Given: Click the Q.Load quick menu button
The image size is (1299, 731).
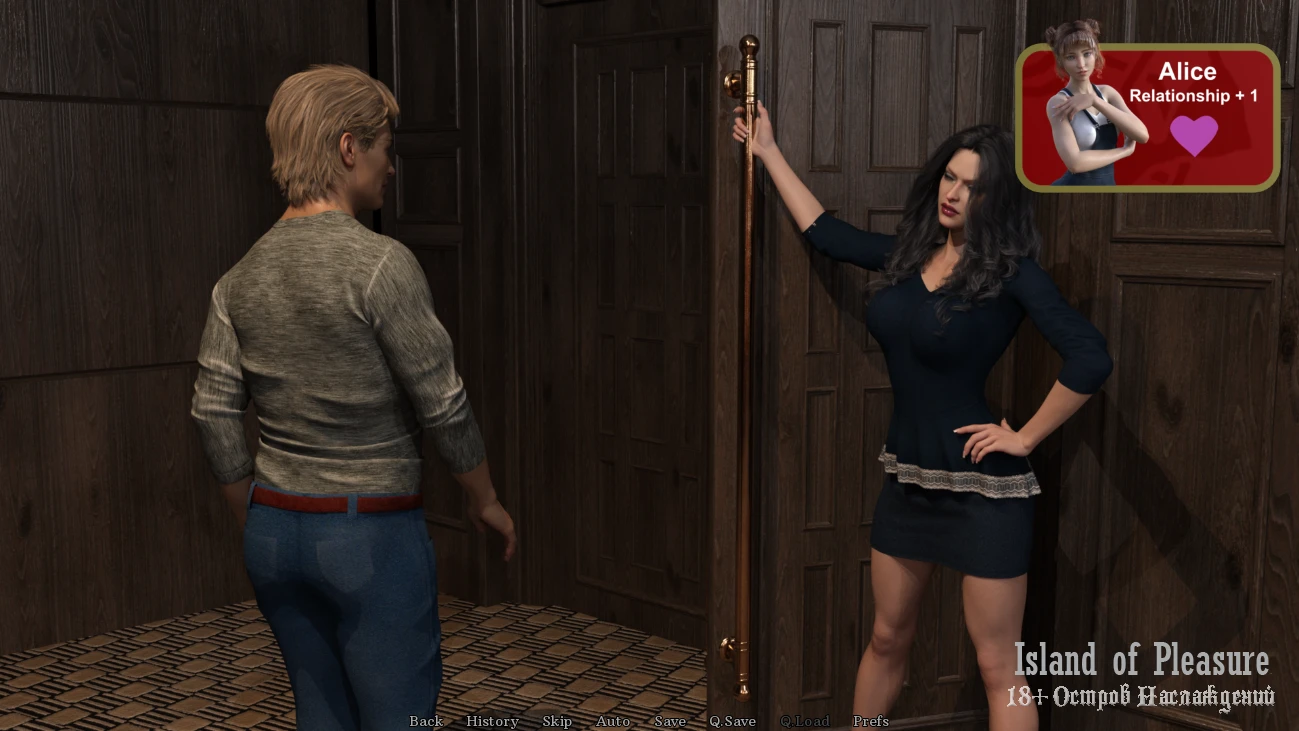Looking at the screenshot, I should click(805, 721).
